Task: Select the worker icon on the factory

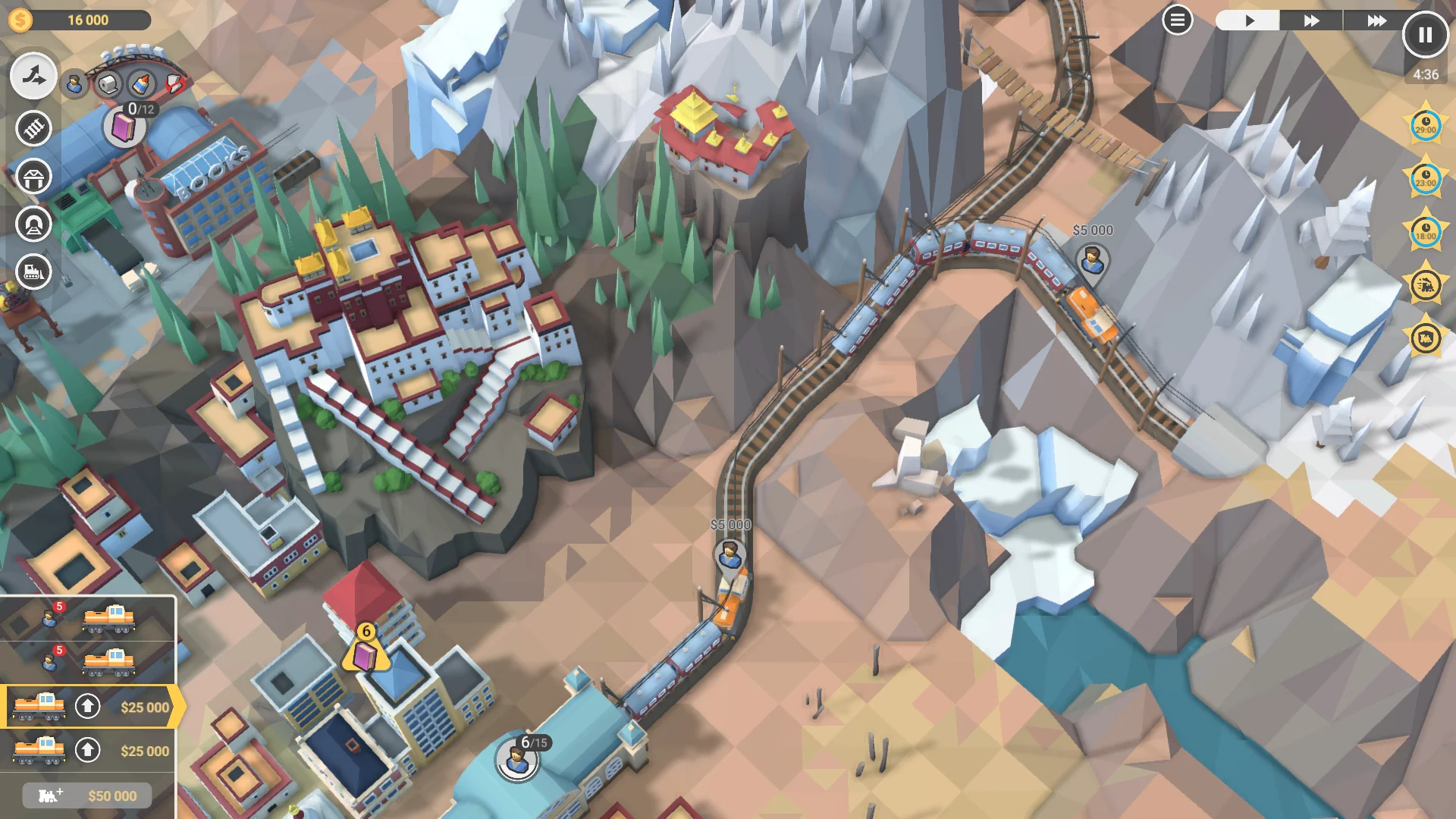Action: pyautogui.click(x=74, y=82)
